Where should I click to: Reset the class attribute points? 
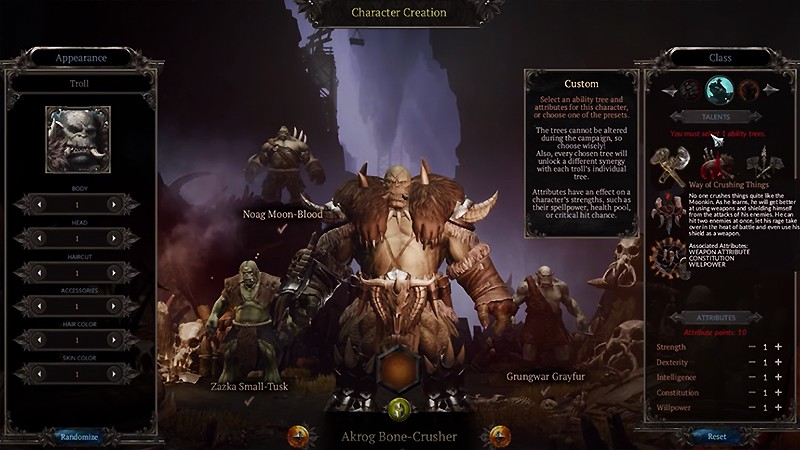(x=717, y=436)
